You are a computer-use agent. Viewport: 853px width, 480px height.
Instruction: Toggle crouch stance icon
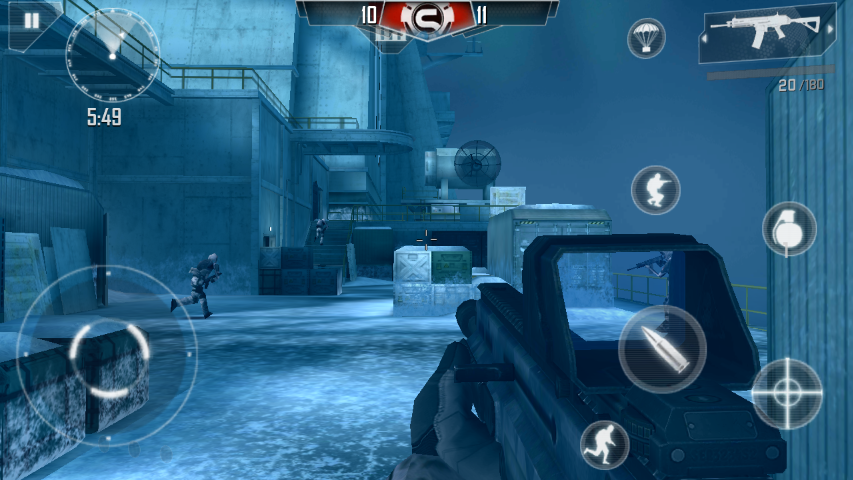[x=655, y=190]
